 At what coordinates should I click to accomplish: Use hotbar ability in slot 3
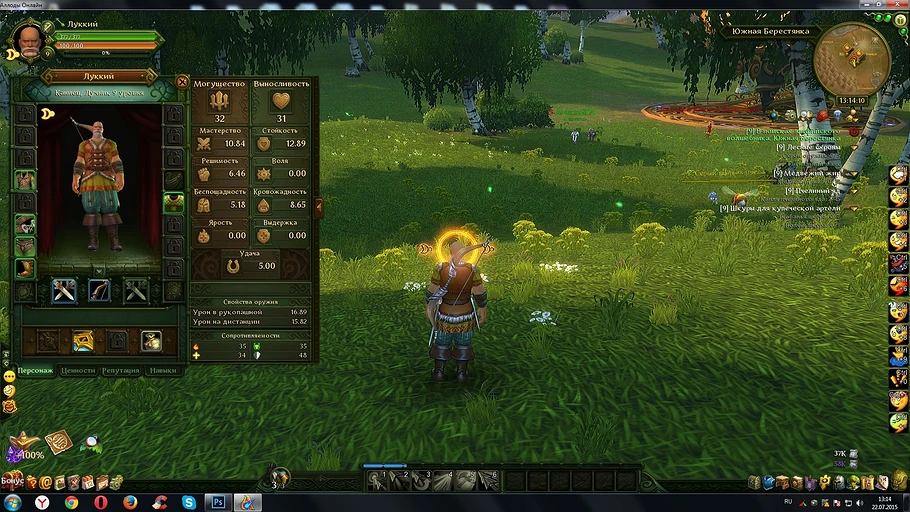tap(421, 481)
